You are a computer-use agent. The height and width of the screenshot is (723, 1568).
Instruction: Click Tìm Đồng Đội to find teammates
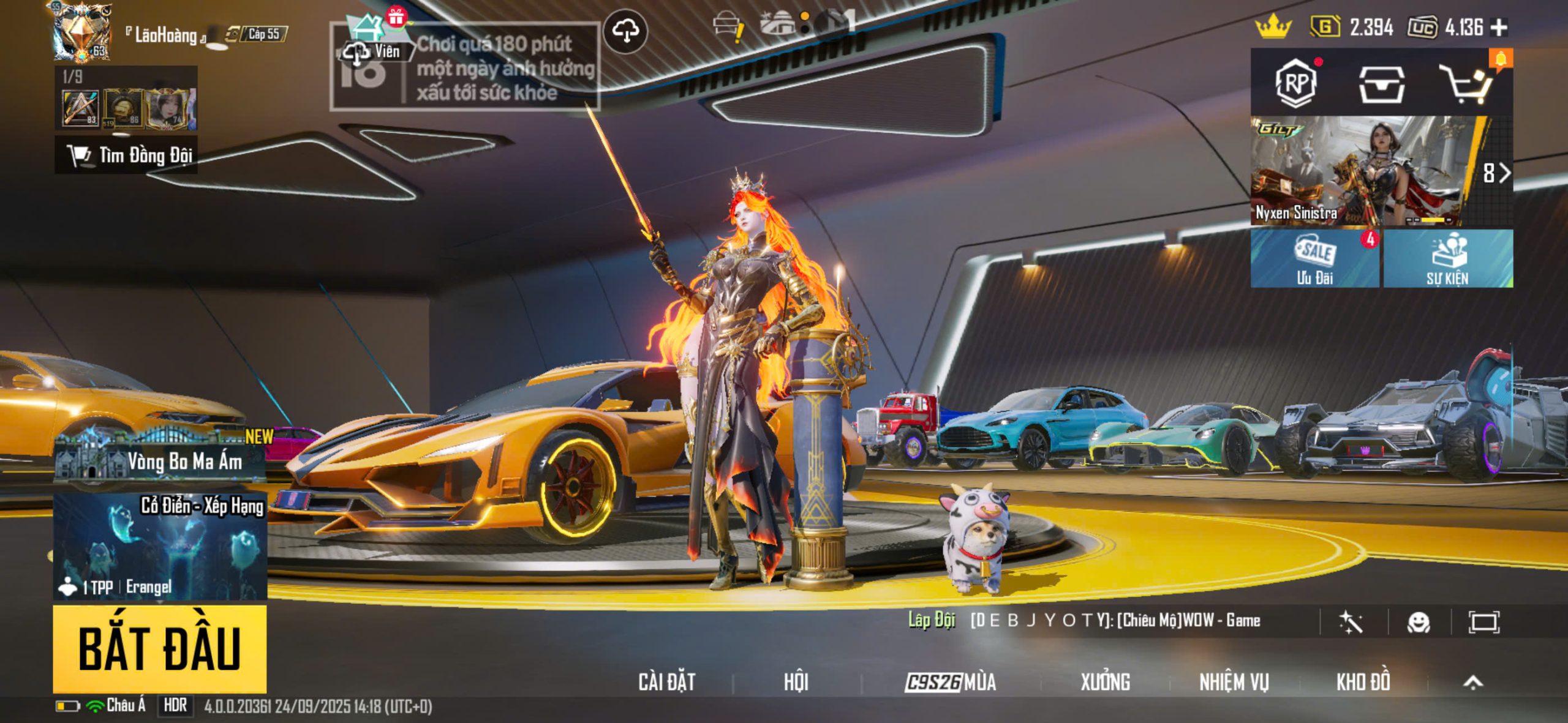pyautogui.click(x=127, y=155)
